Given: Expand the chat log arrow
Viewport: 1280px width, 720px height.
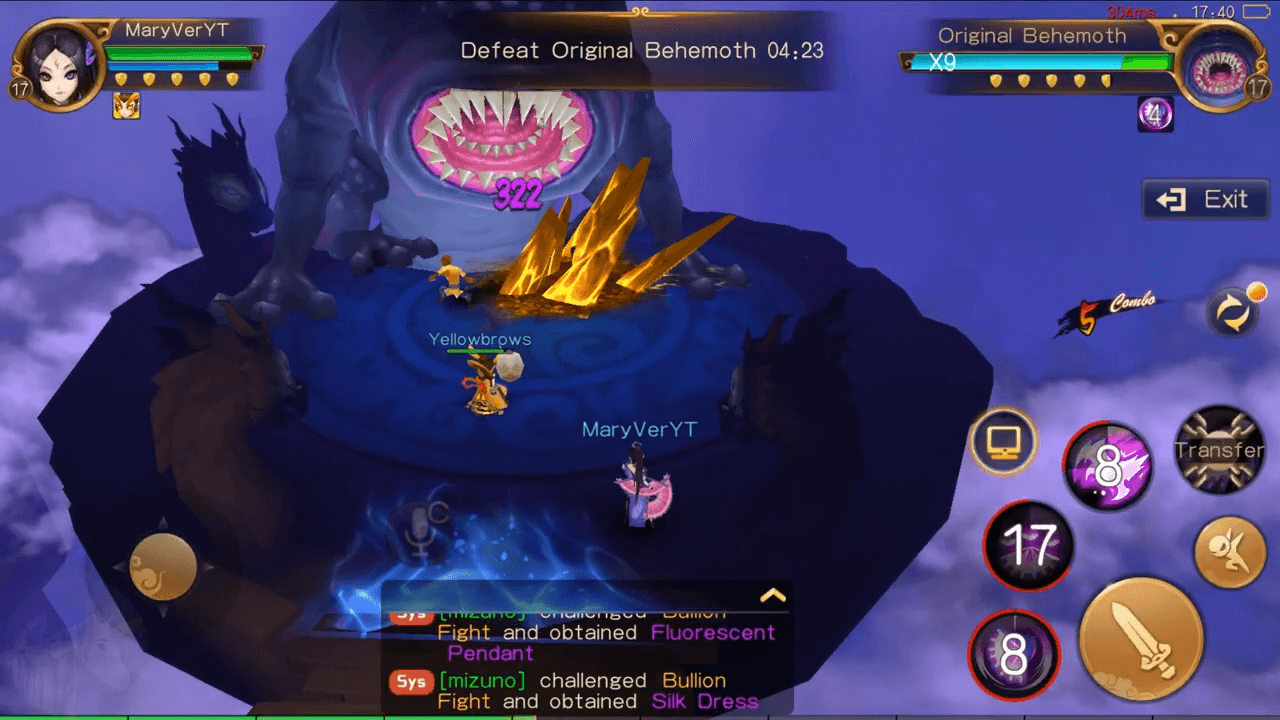Looking at the screenshot, I should tap(772, 596).
